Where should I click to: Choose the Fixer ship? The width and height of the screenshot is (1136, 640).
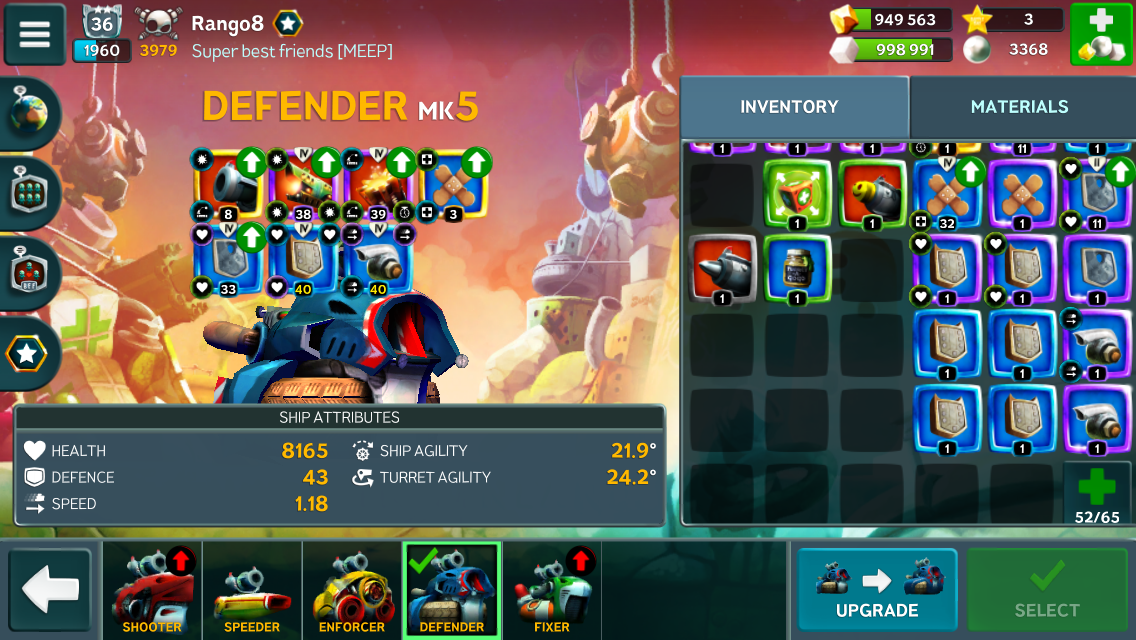pyautogui.click(x=552, y=590)
